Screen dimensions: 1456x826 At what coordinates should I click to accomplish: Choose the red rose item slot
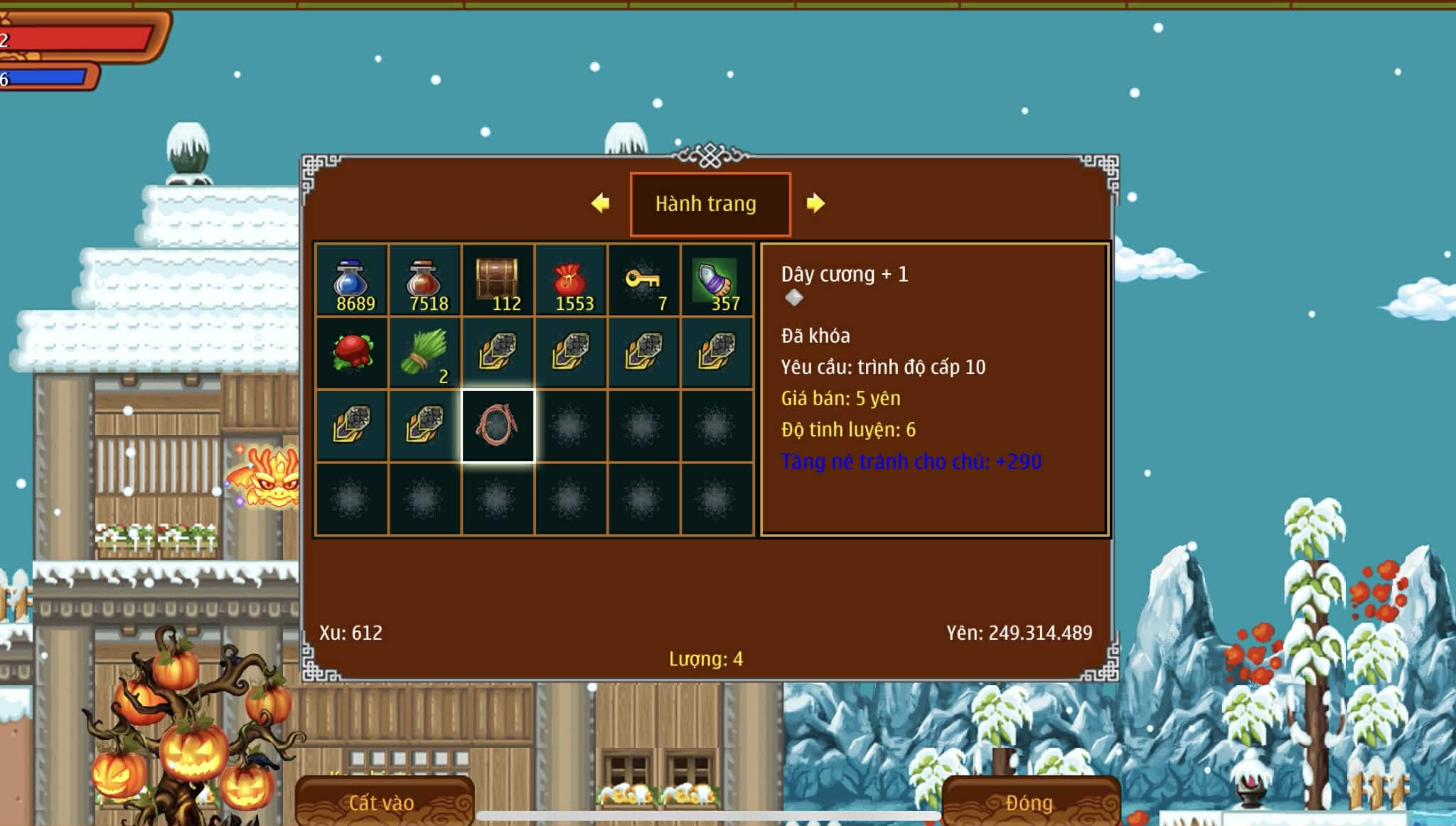352,353
